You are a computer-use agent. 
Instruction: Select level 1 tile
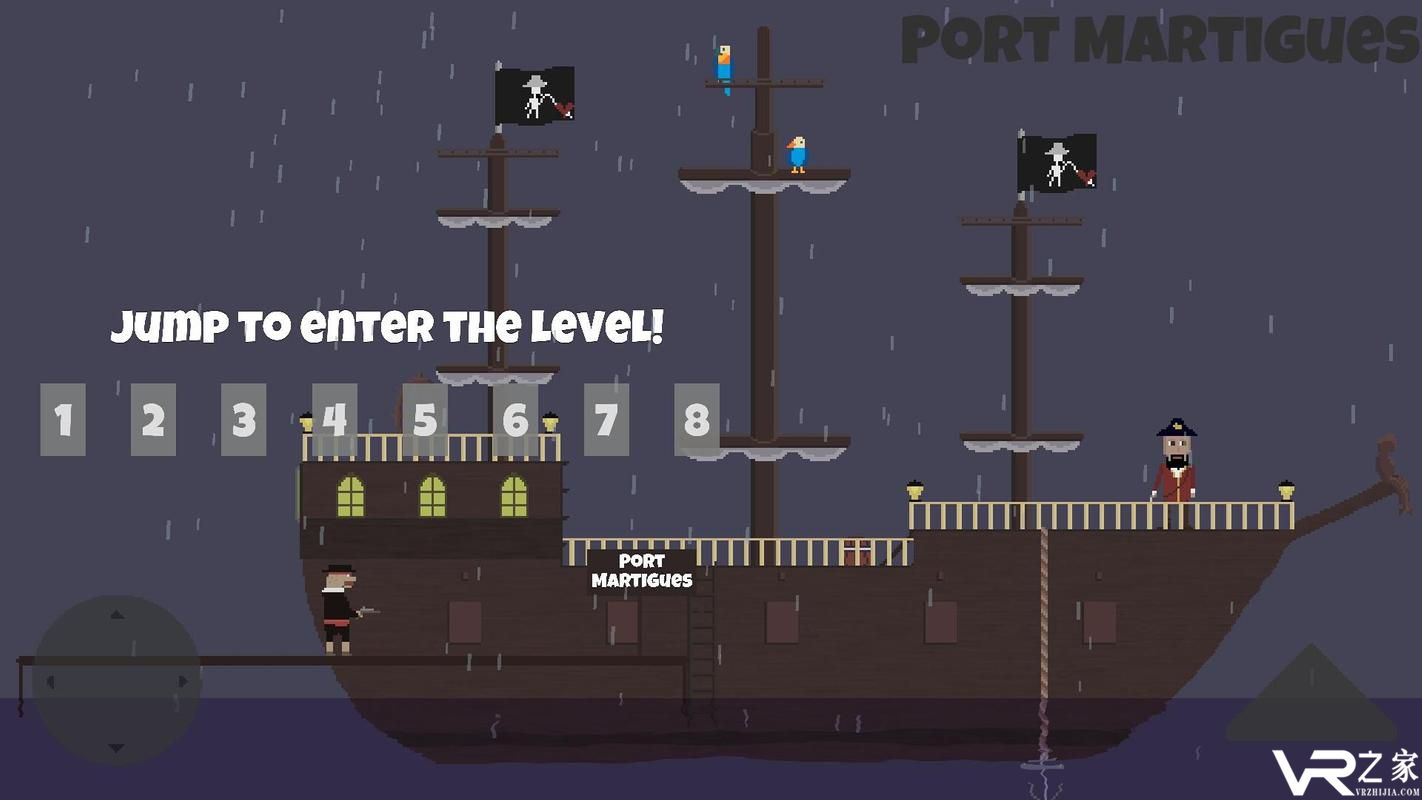point(63,420)
